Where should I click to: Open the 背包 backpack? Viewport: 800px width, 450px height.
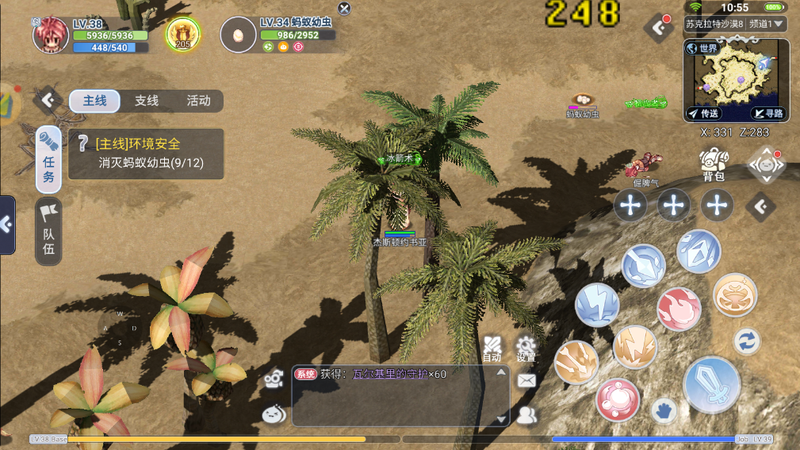(713, 164)
